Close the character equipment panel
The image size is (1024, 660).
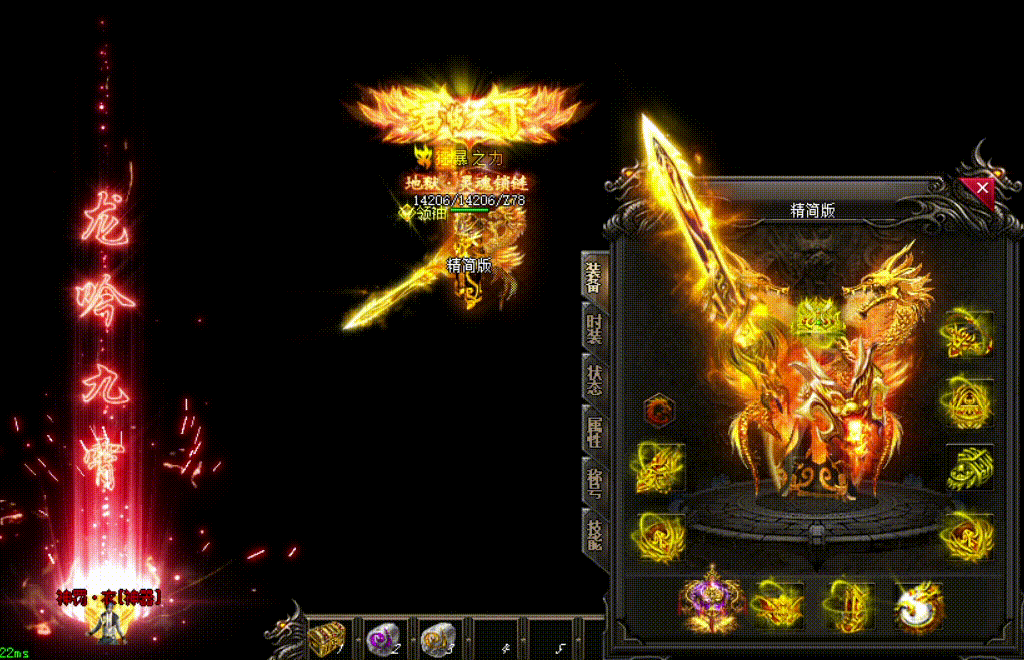tap(982, 188)
